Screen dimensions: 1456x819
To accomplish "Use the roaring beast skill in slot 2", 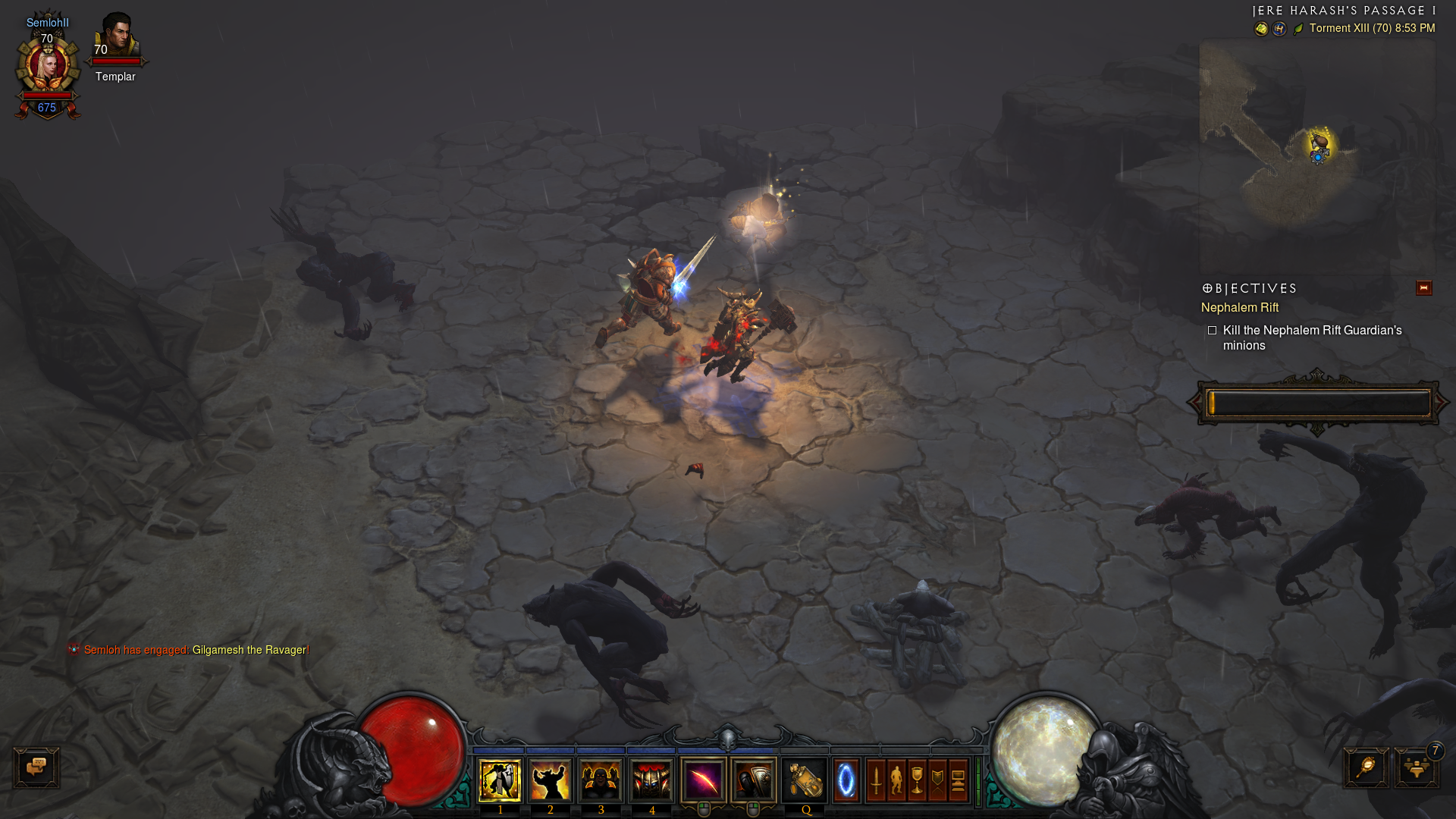I will pos(551,780).
